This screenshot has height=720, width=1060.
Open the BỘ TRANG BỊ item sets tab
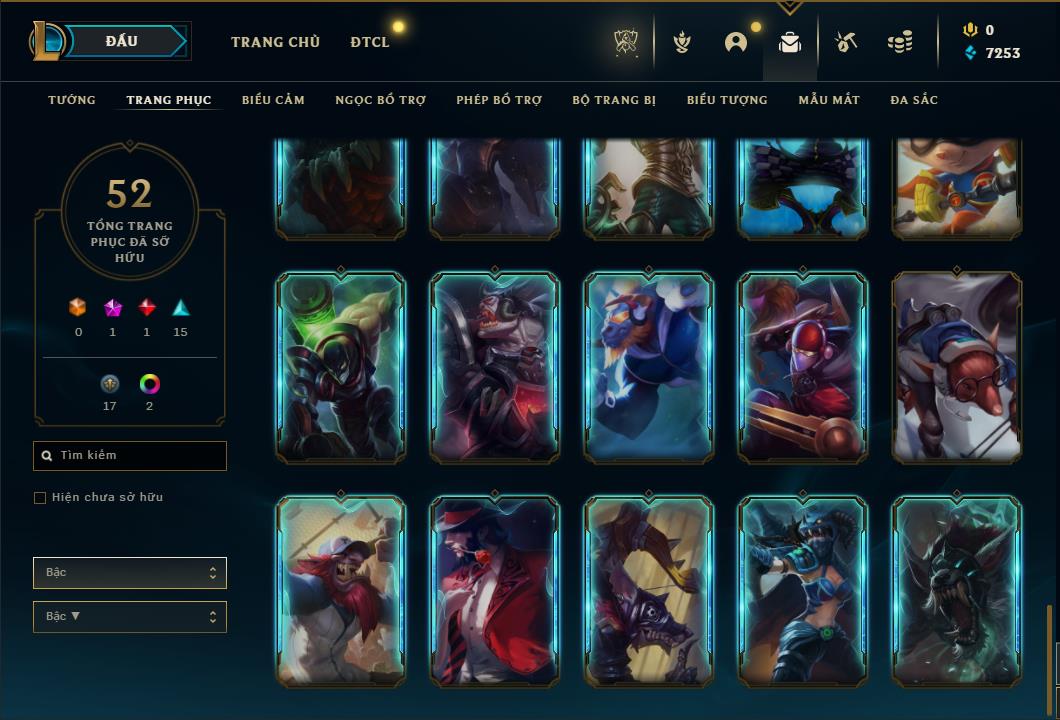(614, 100)
